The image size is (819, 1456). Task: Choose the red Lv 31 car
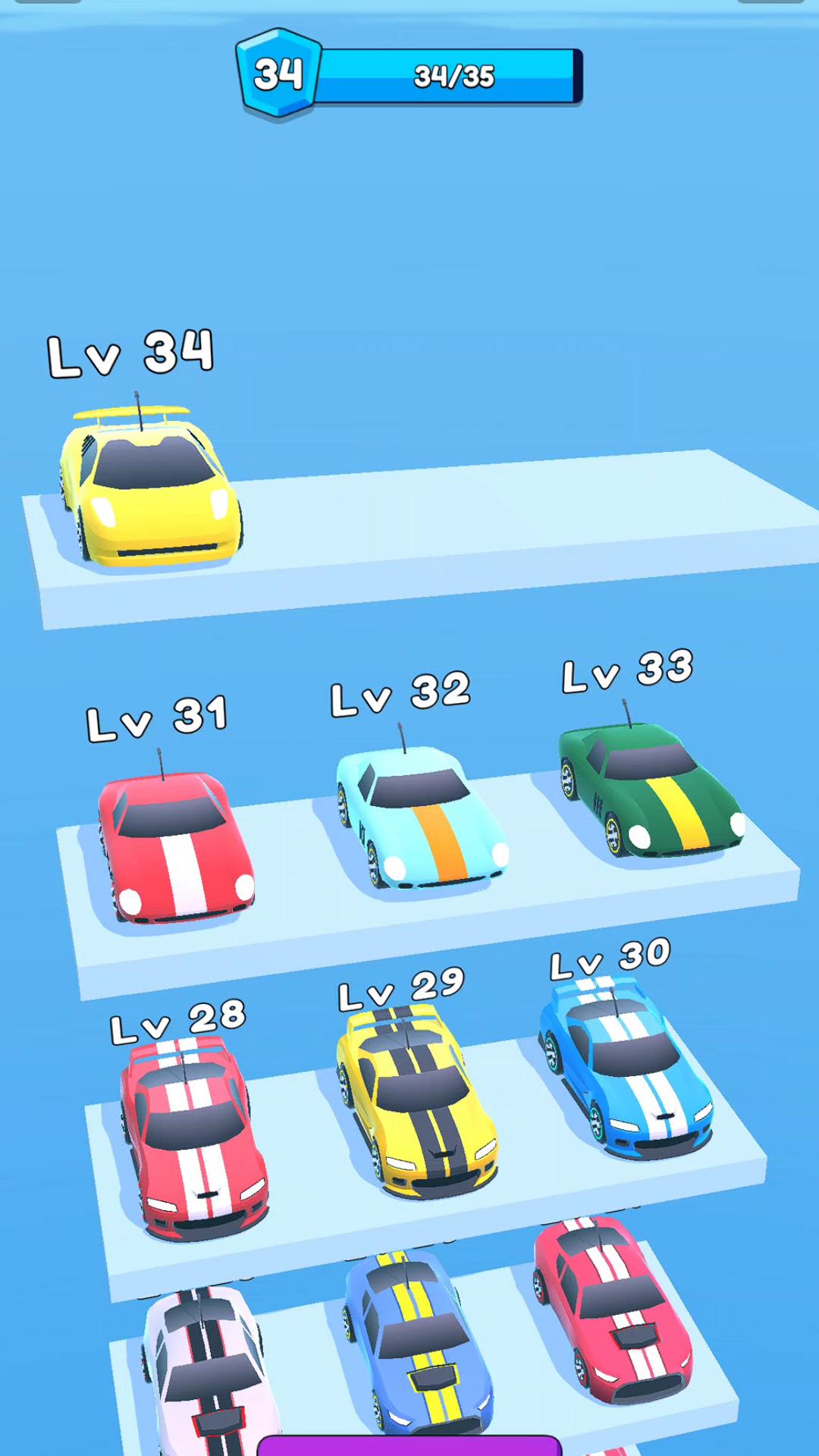[x=176, y=846]
